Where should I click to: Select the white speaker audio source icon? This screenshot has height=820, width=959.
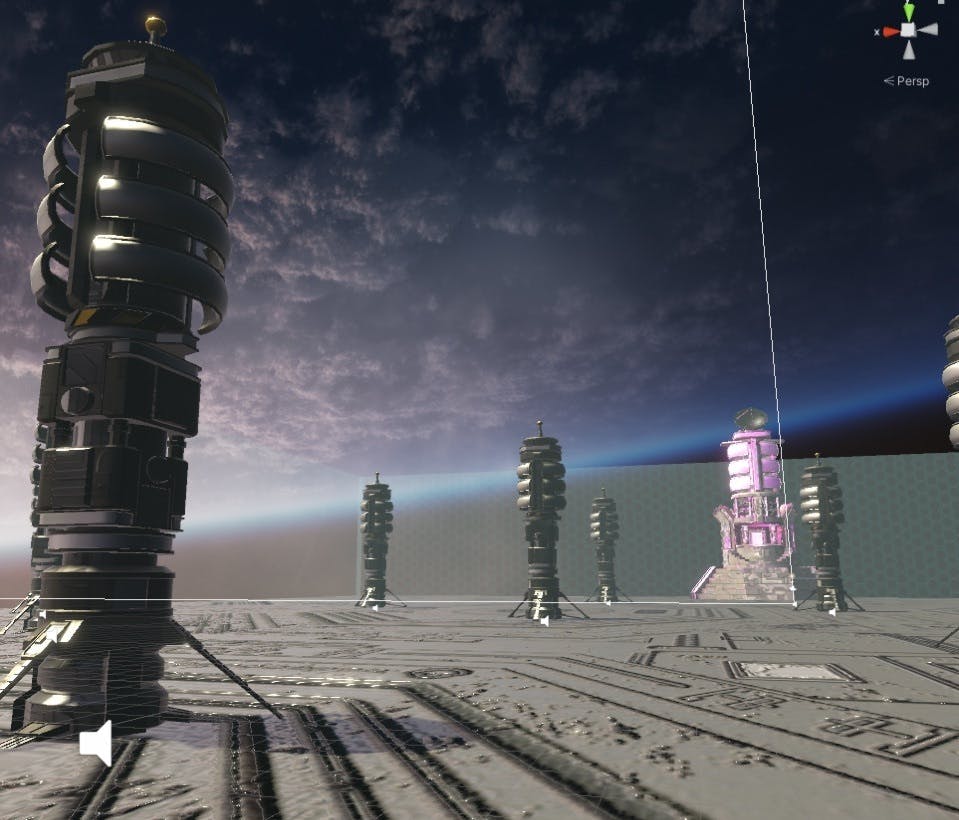click(x=96, y=744)
